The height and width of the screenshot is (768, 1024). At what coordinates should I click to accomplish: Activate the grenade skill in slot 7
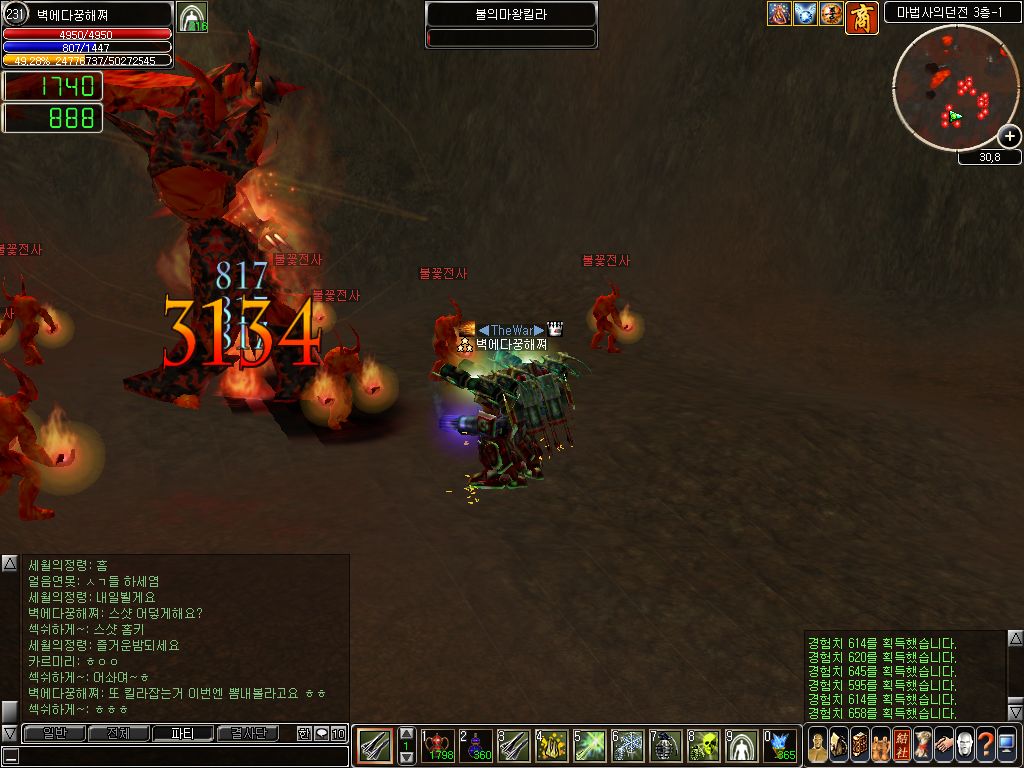click(667, 746)
